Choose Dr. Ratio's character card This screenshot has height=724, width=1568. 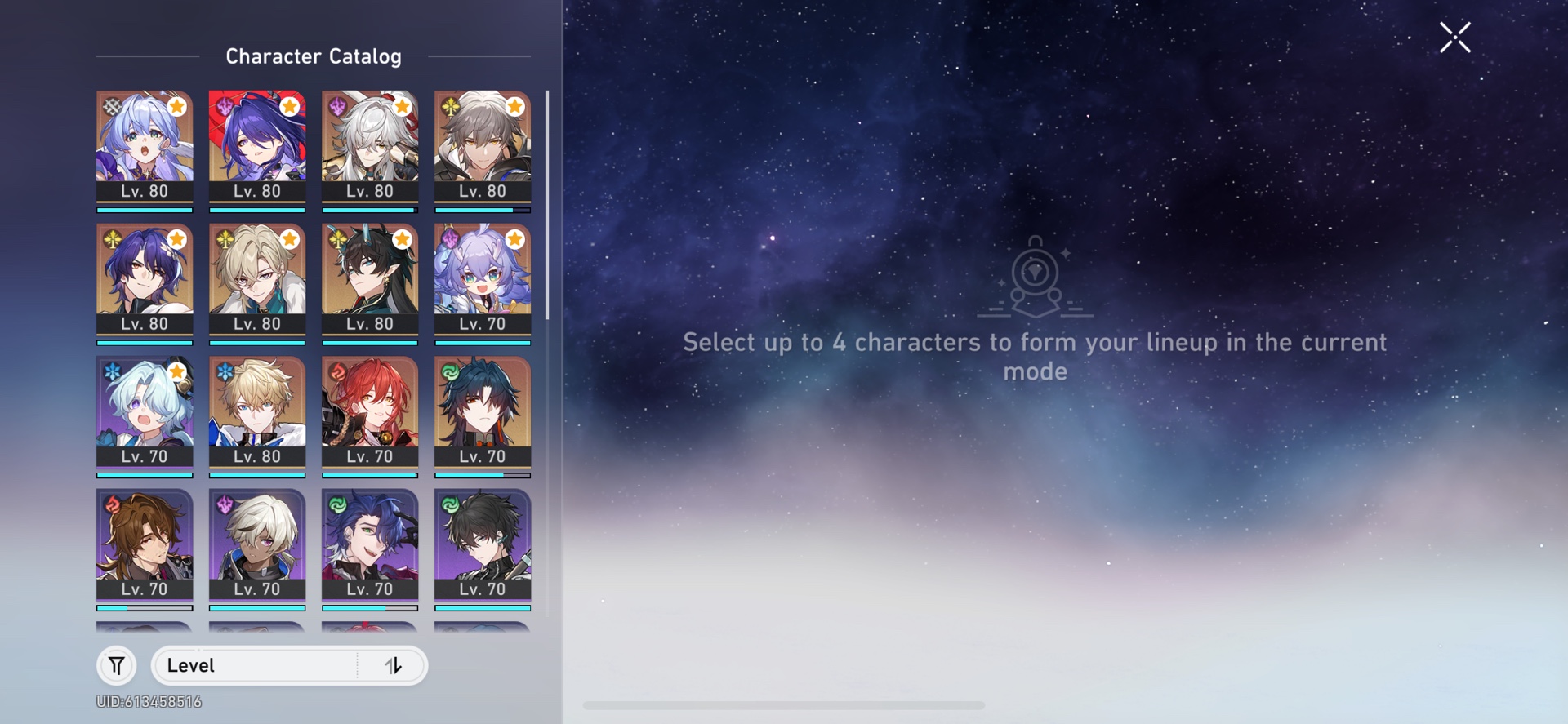pos(145,282)
